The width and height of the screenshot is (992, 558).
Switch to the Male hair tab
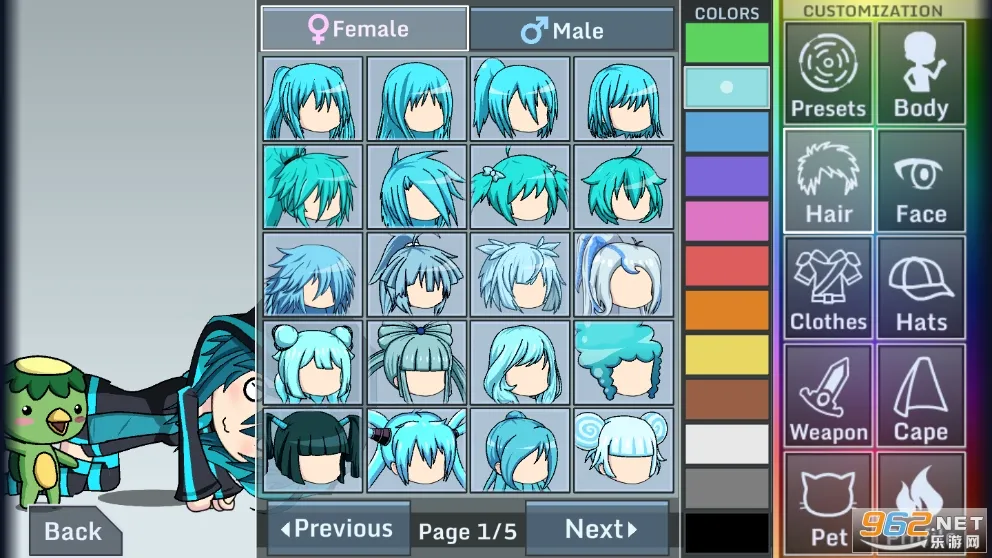pos(571,30)
